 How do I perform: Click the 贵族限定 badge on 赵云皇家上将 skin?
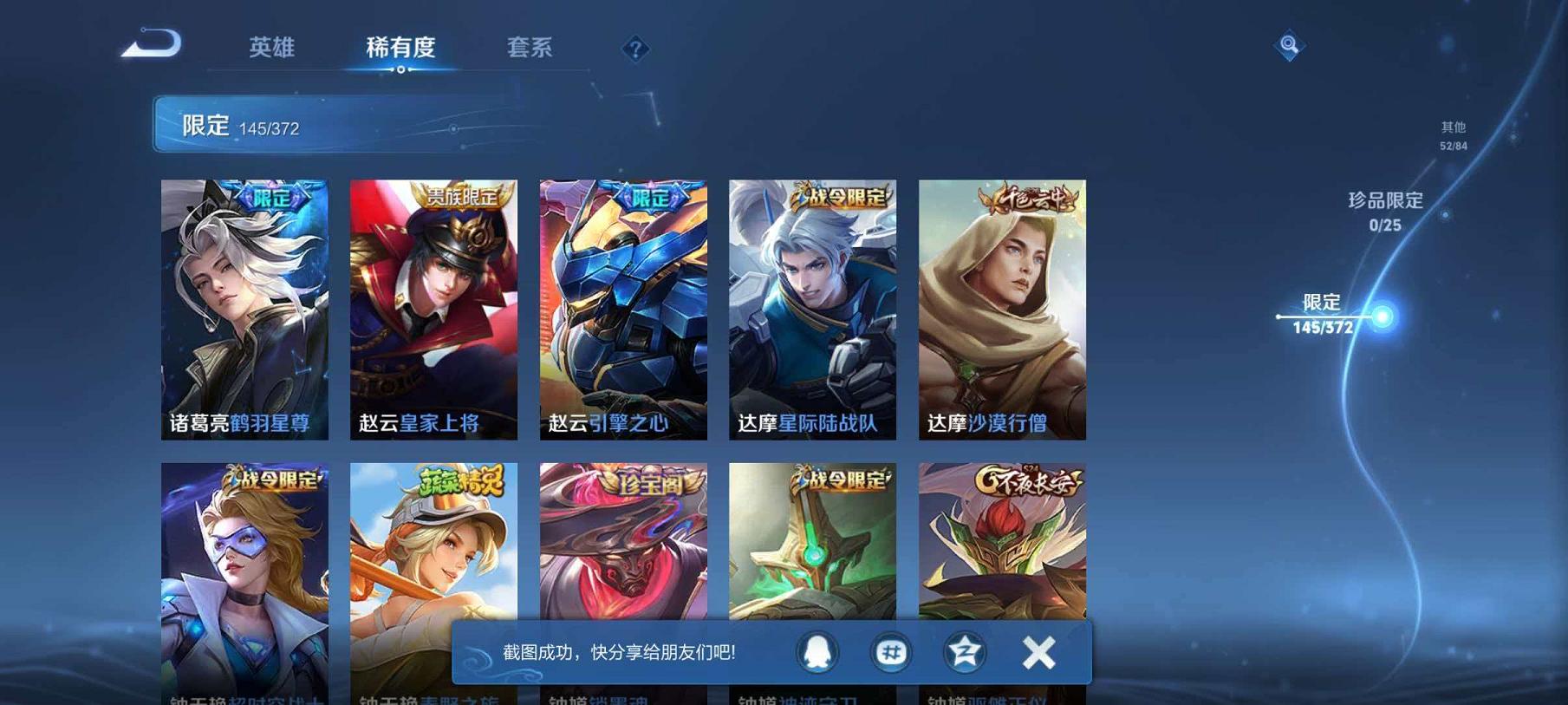(463, 198)
